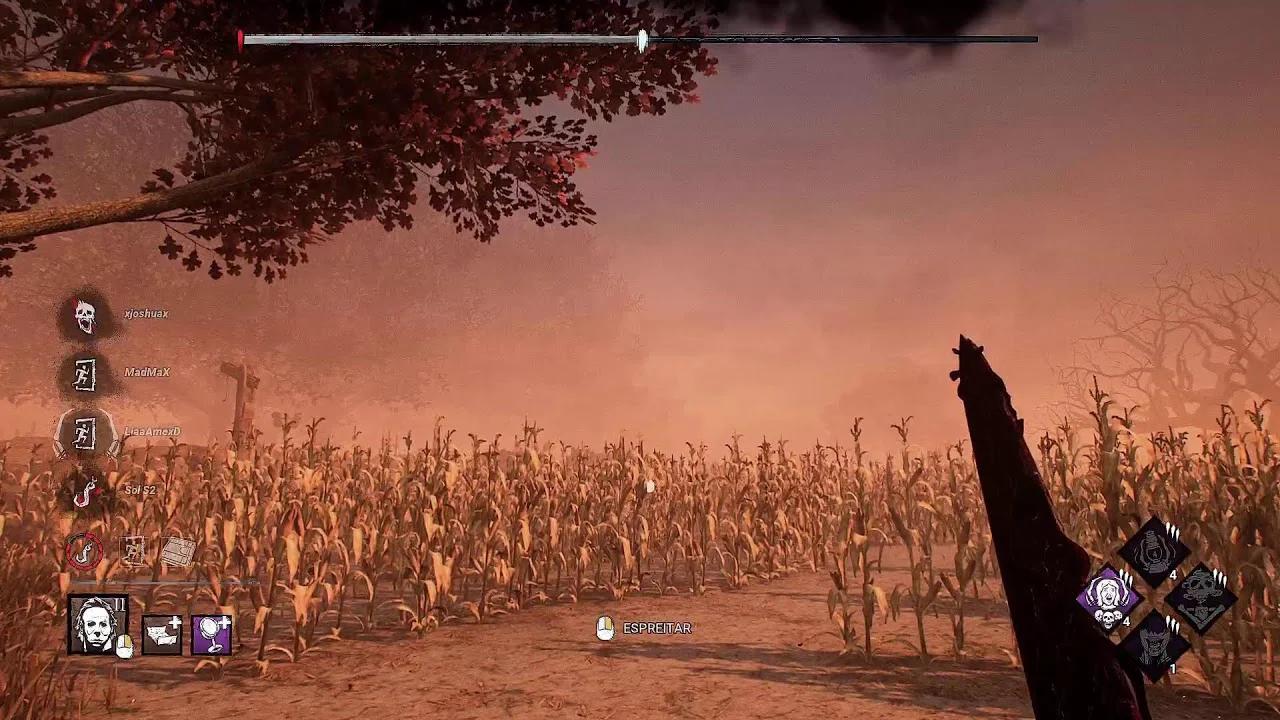Select the Dying Light perk showing 1 token
Screen dimensions: 1280x720
(1155, 645)
